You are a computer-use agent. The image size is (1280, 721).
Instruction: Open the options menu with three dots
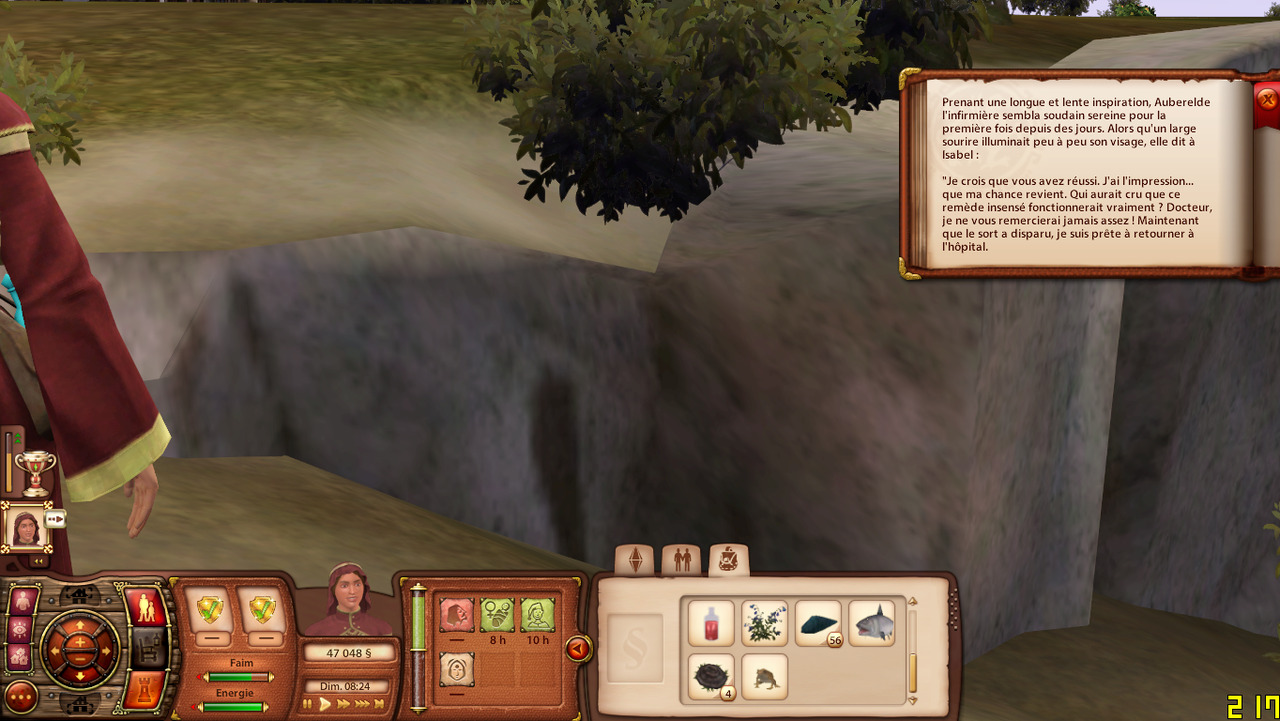[x=20, y=697]
